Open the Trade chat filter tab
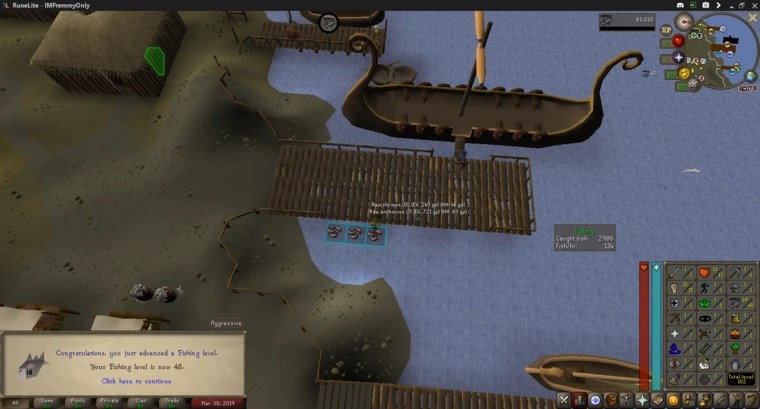Screen dimensions: 760x409 click(172, 402)
